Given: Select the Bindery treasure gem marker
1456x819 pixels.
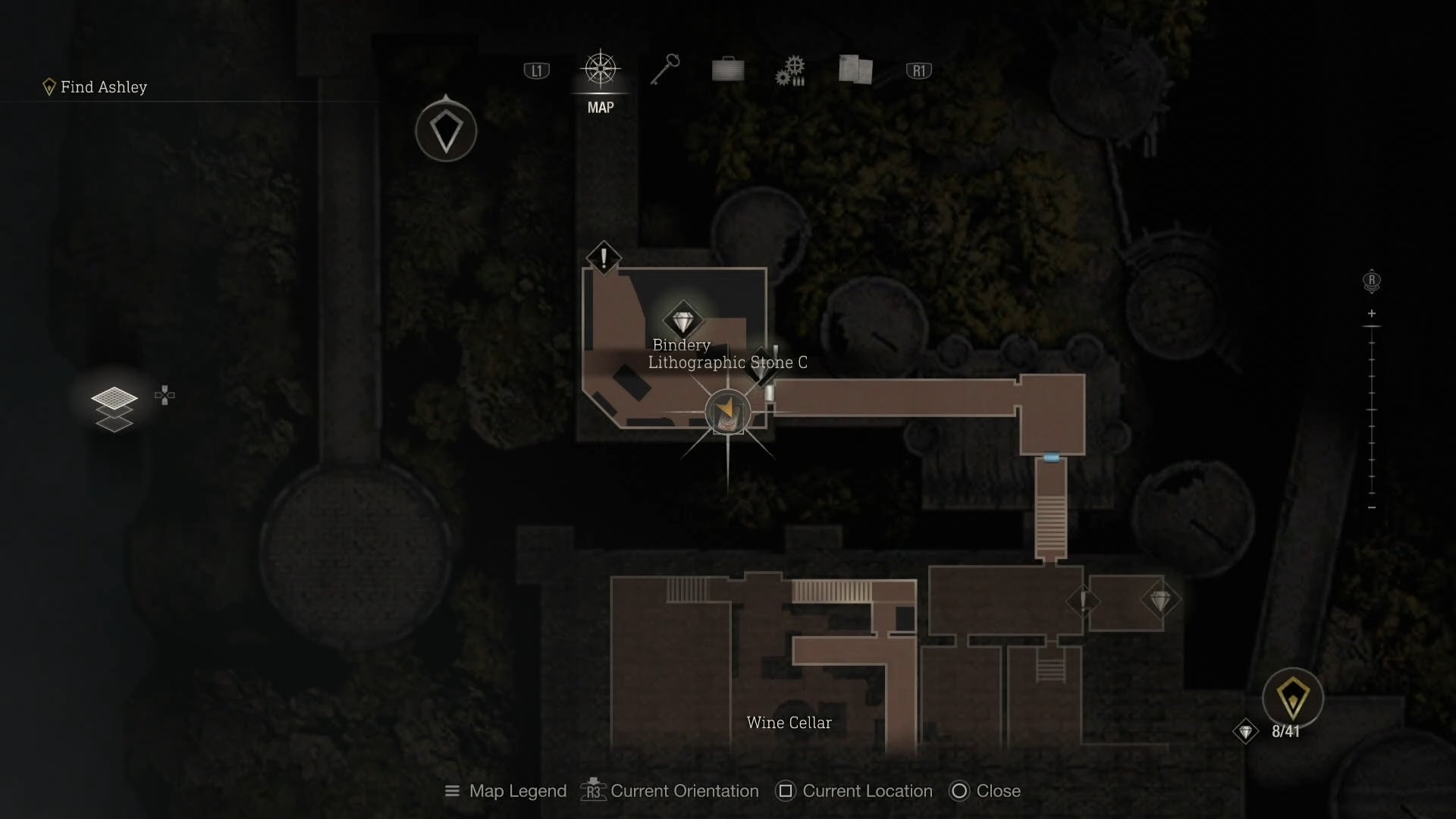Looking at the screenshot, I should (x=682, y=322).
